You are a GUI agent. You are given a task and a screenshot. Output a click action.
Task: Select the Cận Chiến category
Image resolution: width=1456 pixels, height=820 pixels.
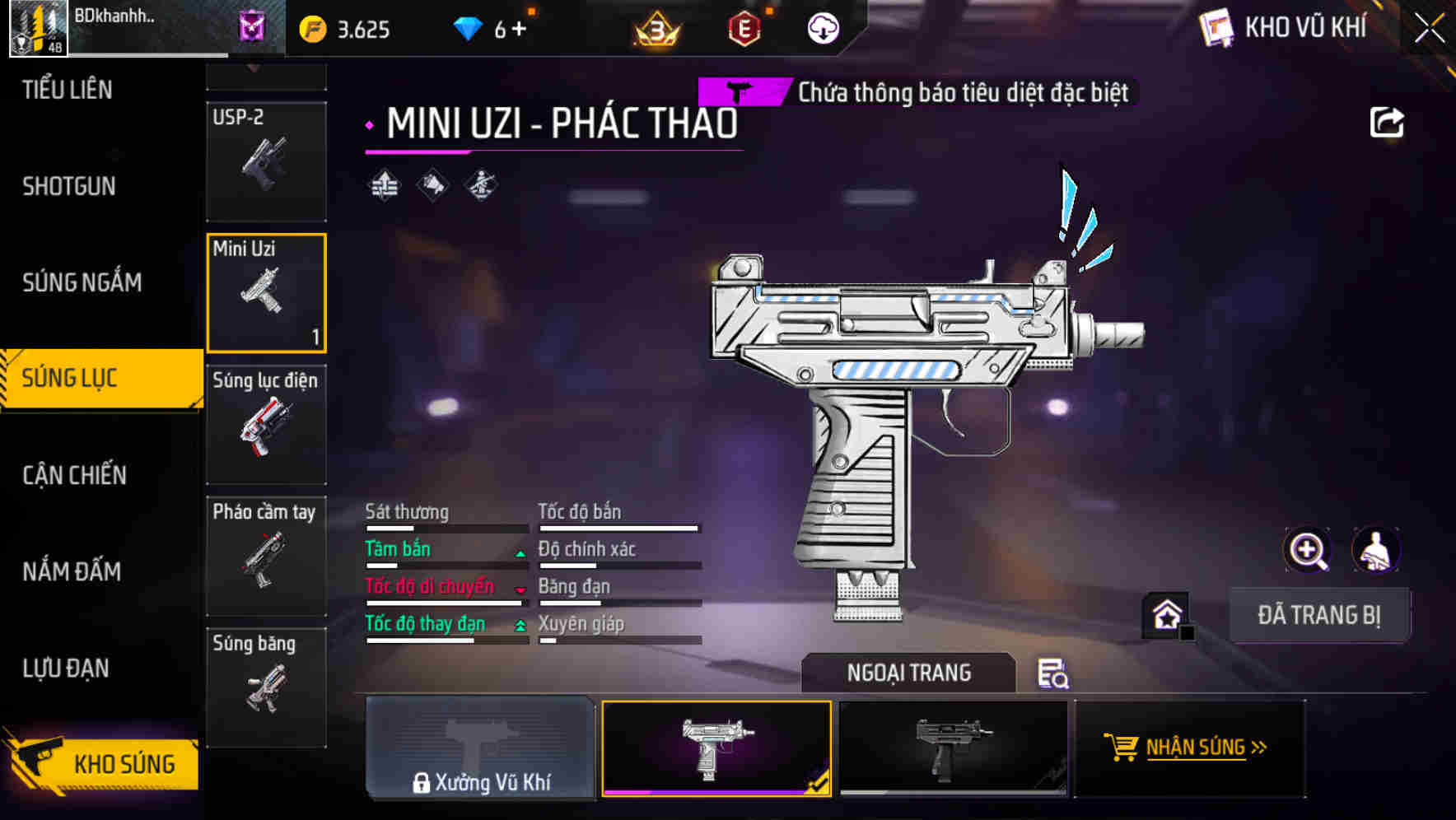(74, 475)
